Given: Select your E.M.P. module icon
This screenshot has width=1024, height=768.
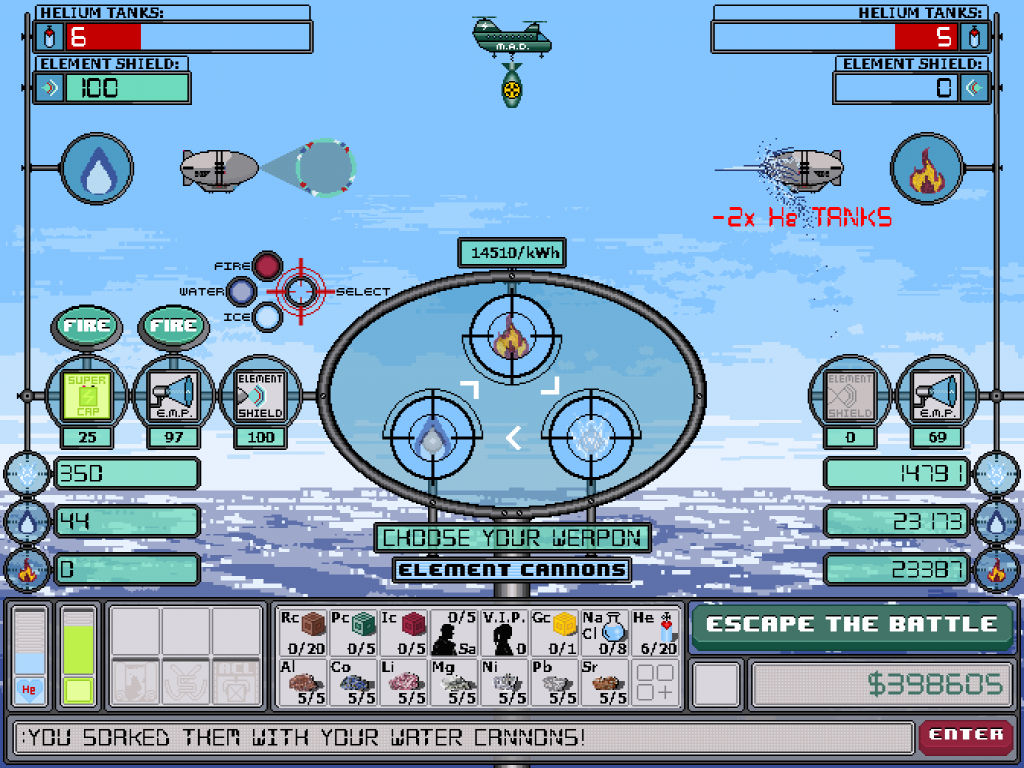Looking at the screenshot, I should point(172,395).
